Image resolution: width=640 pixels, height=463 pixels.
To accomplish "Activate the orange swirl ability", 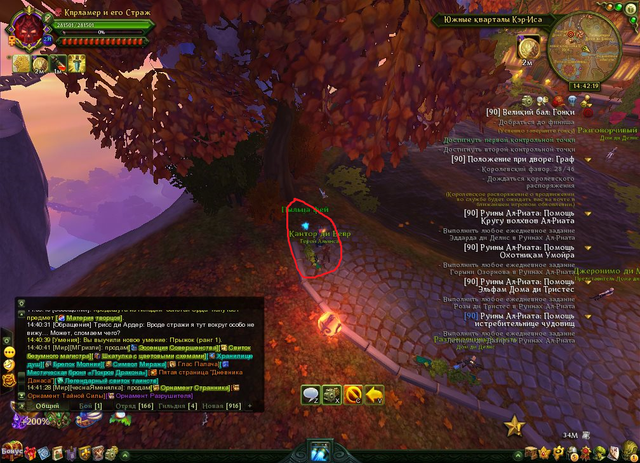I will click(353, 395).
